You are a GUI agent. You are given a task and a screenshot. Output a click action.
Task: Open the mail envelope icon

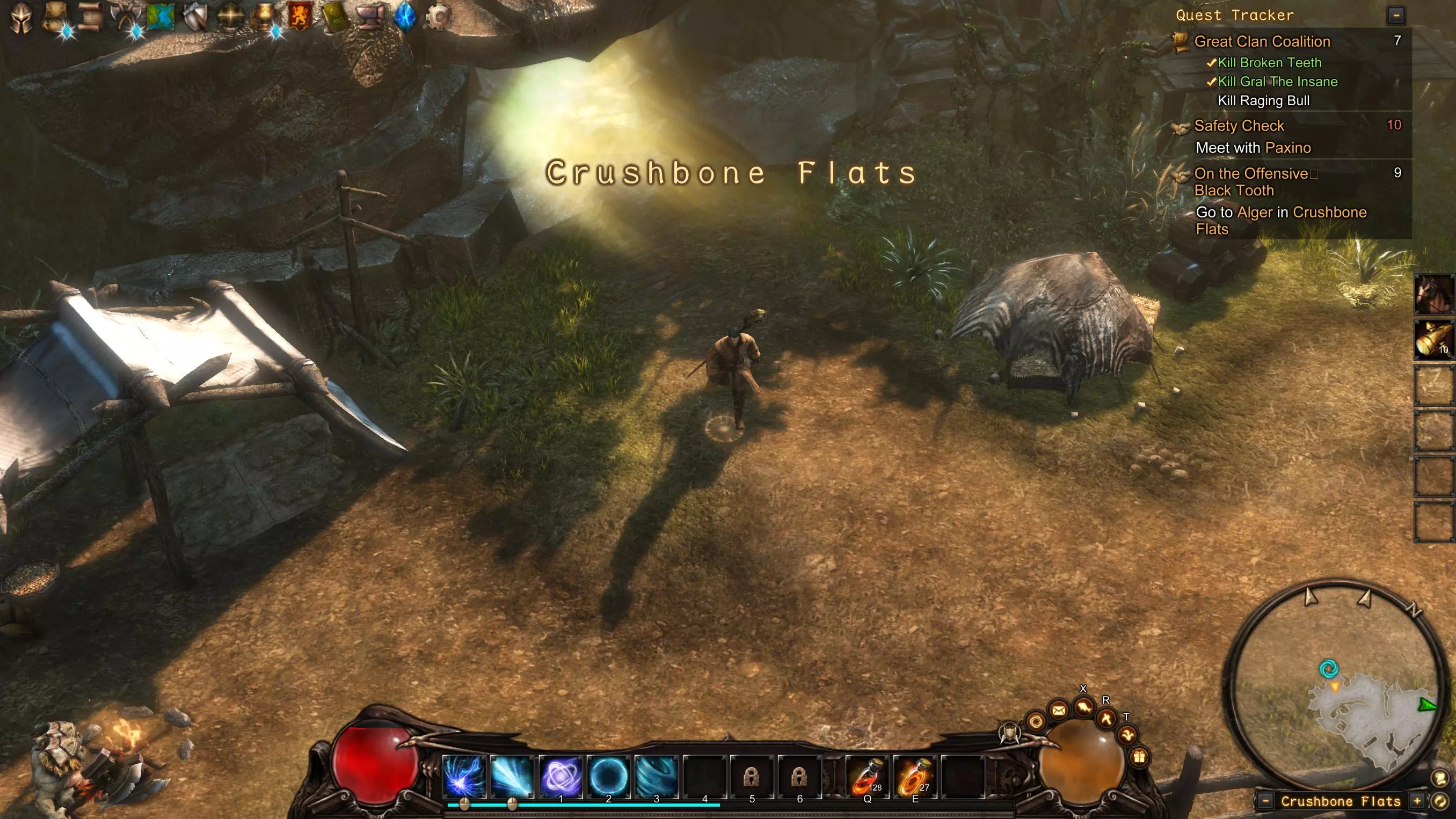(x=1059, y=710)
